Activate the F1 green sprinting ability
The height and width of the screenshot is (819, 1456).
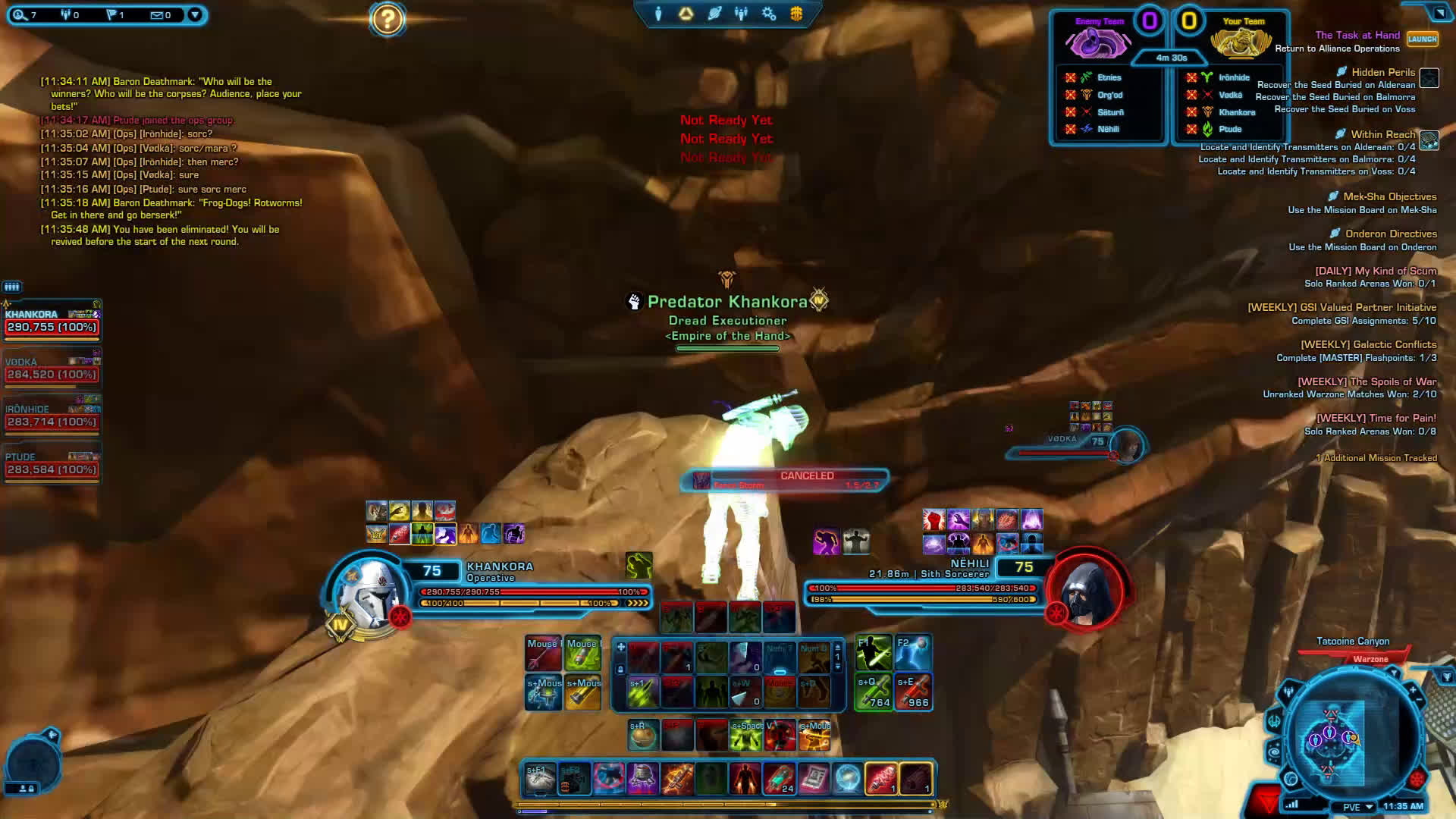(x=873, y=653)
